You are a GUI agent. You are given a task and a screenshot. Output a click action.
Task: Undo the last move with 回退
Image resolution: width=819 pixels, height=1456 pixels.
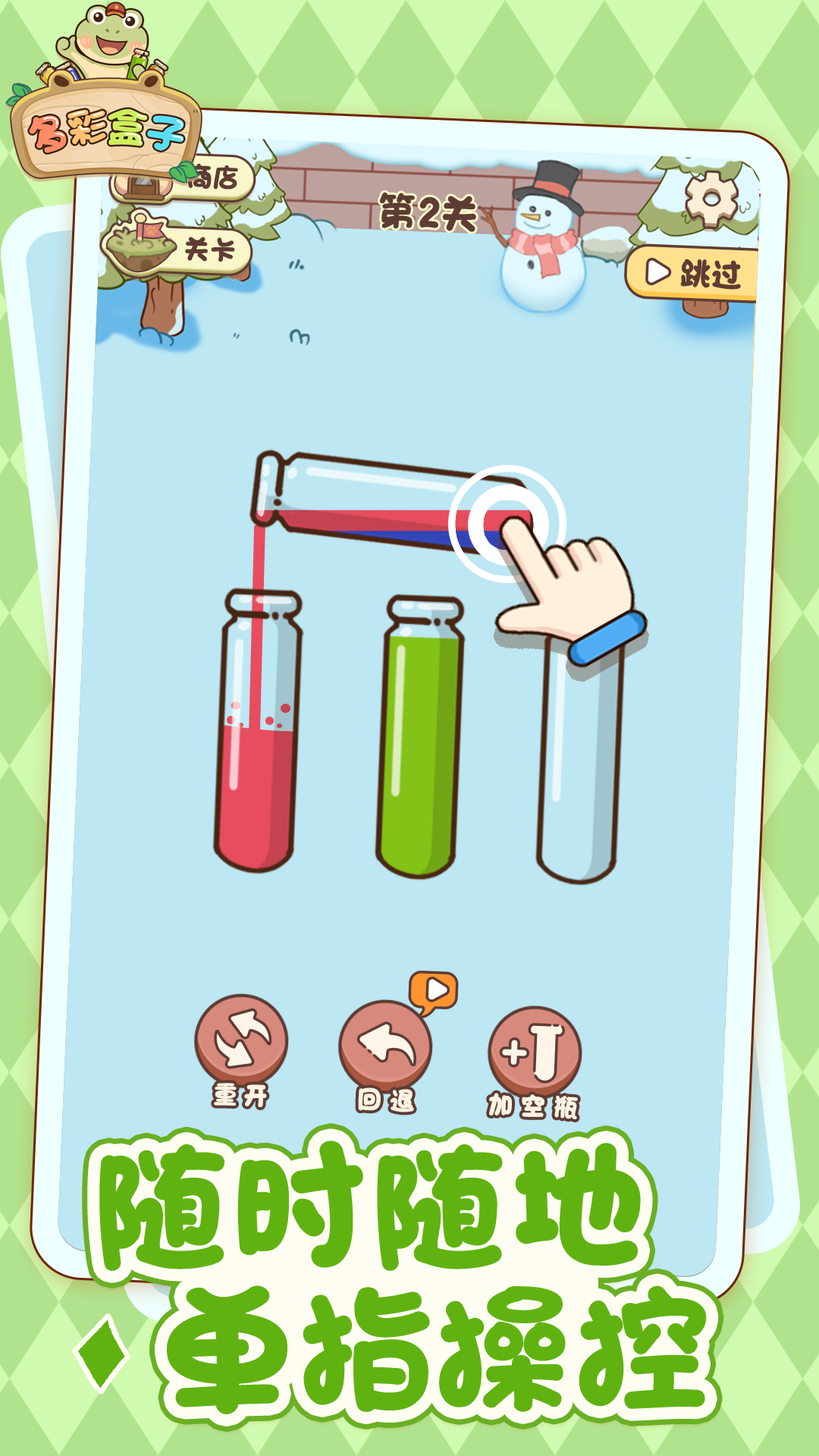click(x=385, y=1046)
